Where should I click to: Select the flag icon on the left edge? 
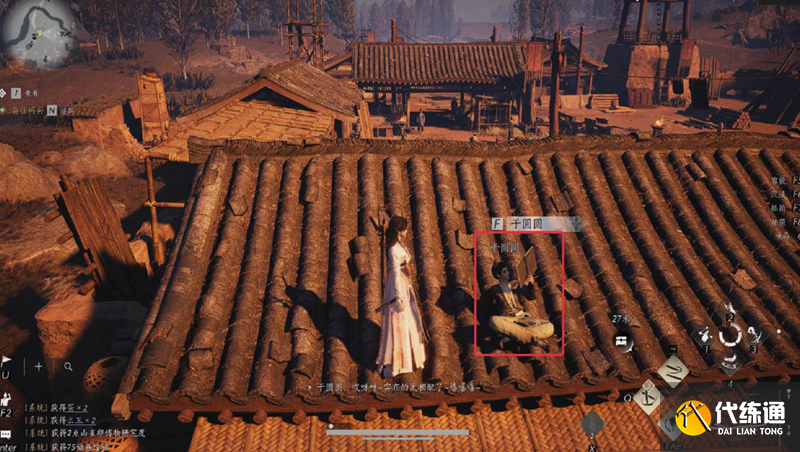6,360
